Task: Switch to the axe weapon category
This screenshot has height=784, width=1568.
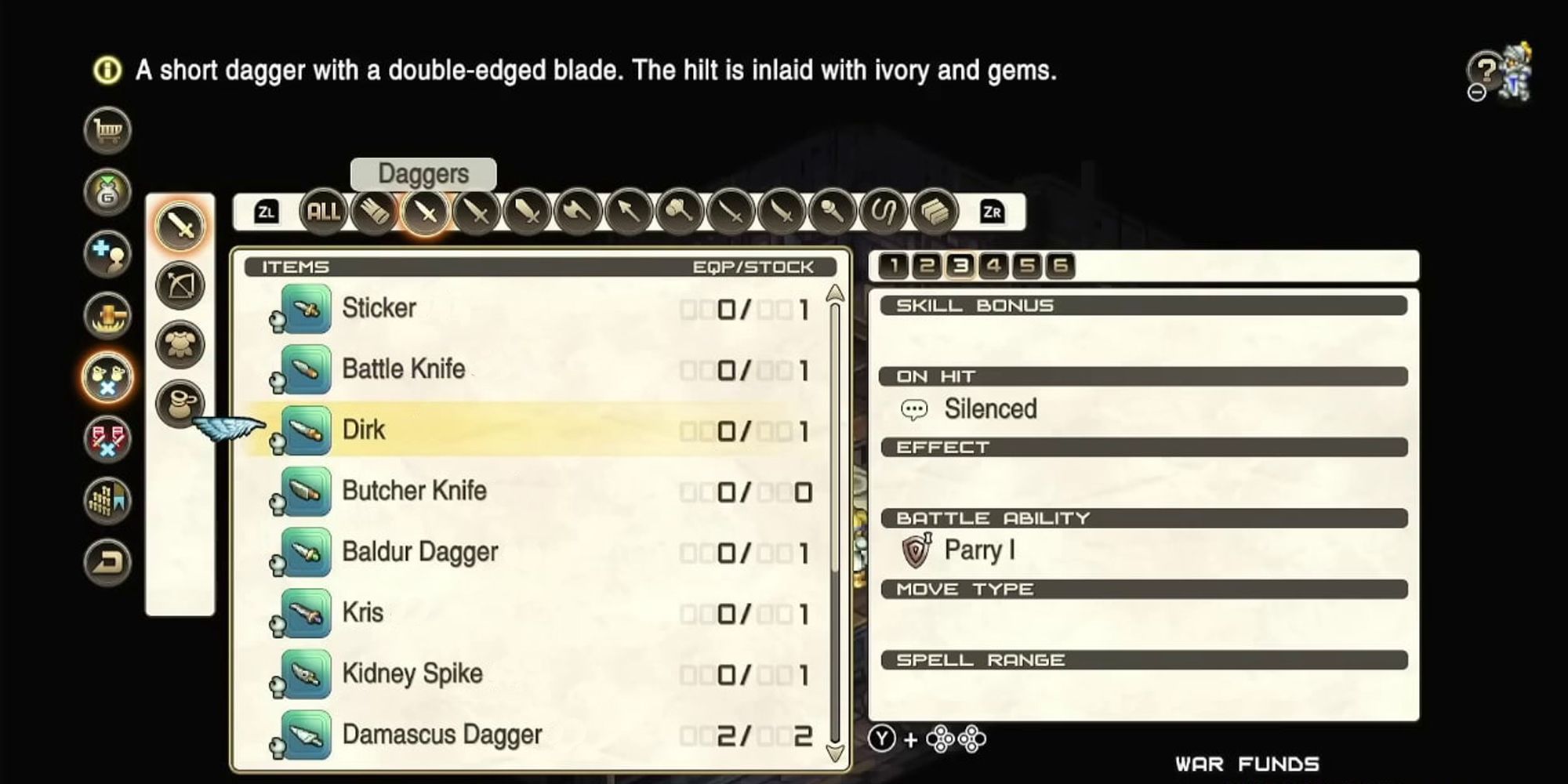Action: tap(578, 212)
